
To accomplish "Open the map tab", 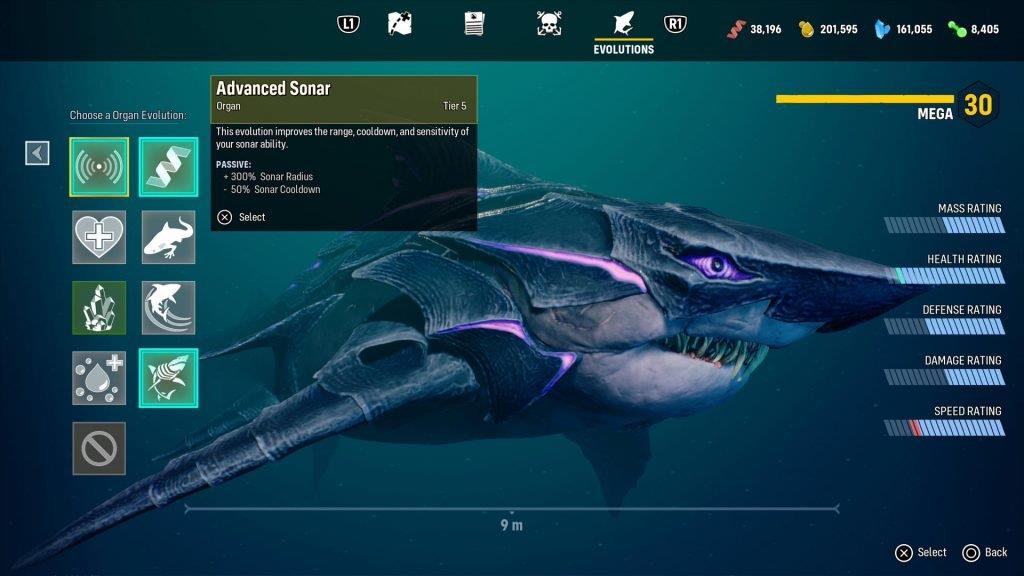I will pos(400,23).
